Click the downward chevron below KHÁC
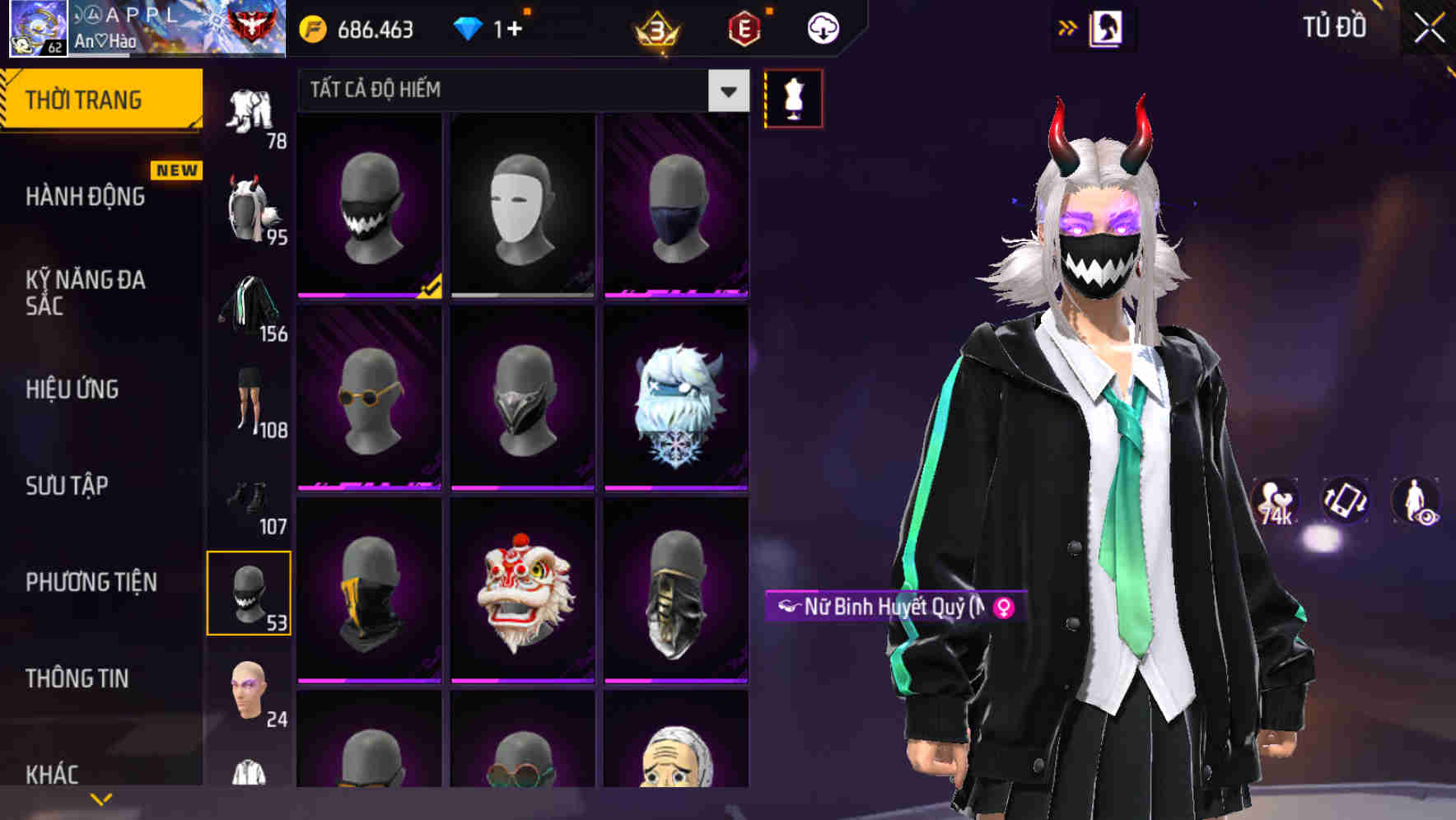 pyautogui.click(x=101, y=797)
